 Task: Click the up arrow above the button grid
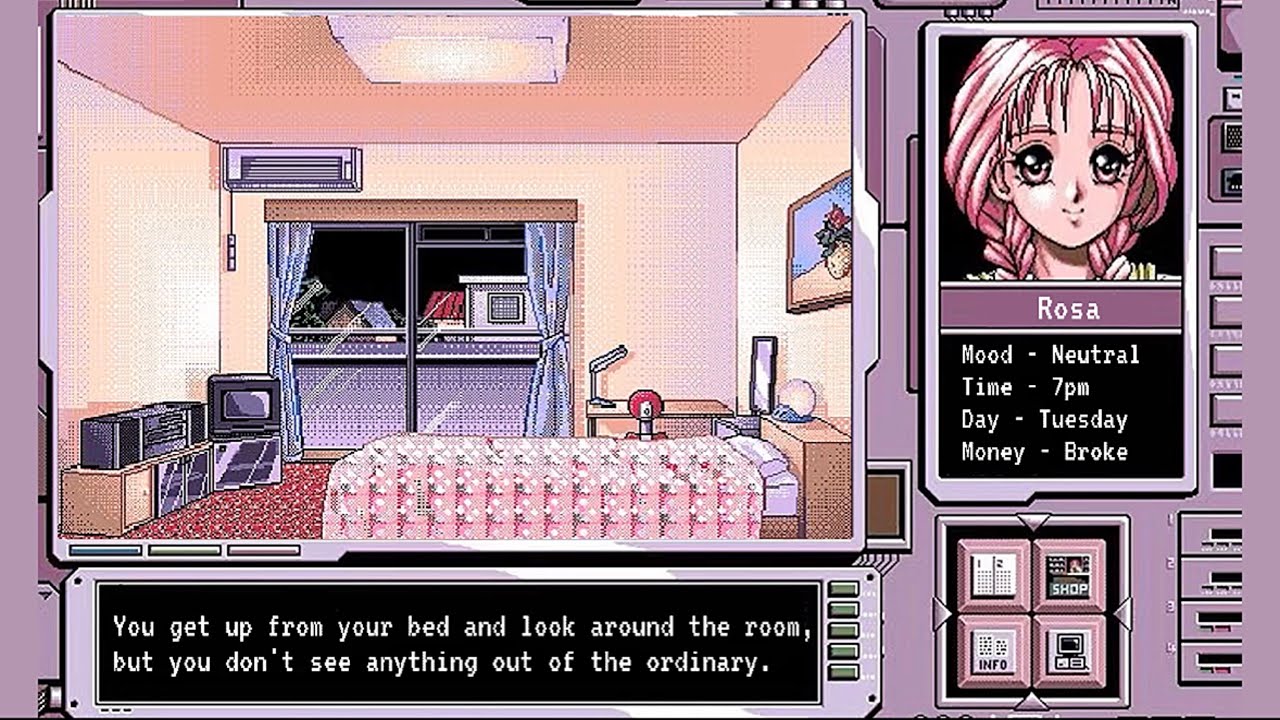click(1032, 522)
